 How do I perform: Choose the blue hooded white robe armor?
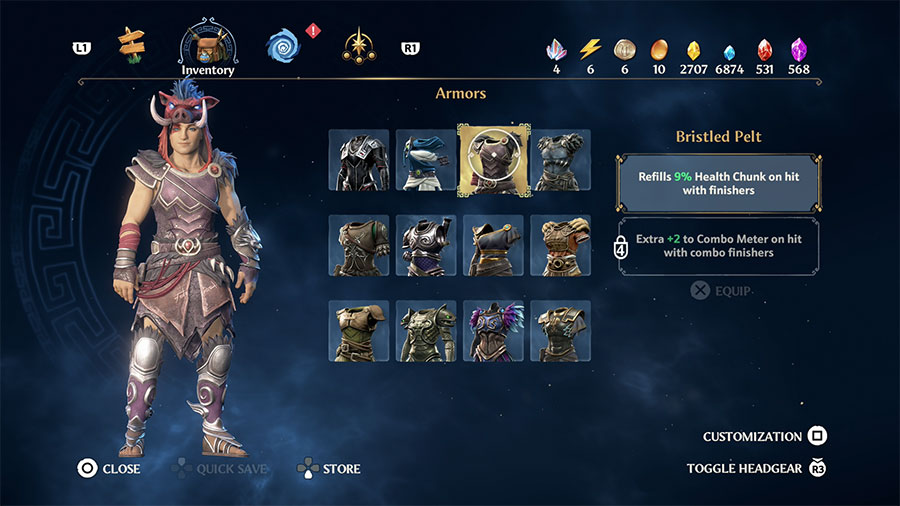point(426,160)
